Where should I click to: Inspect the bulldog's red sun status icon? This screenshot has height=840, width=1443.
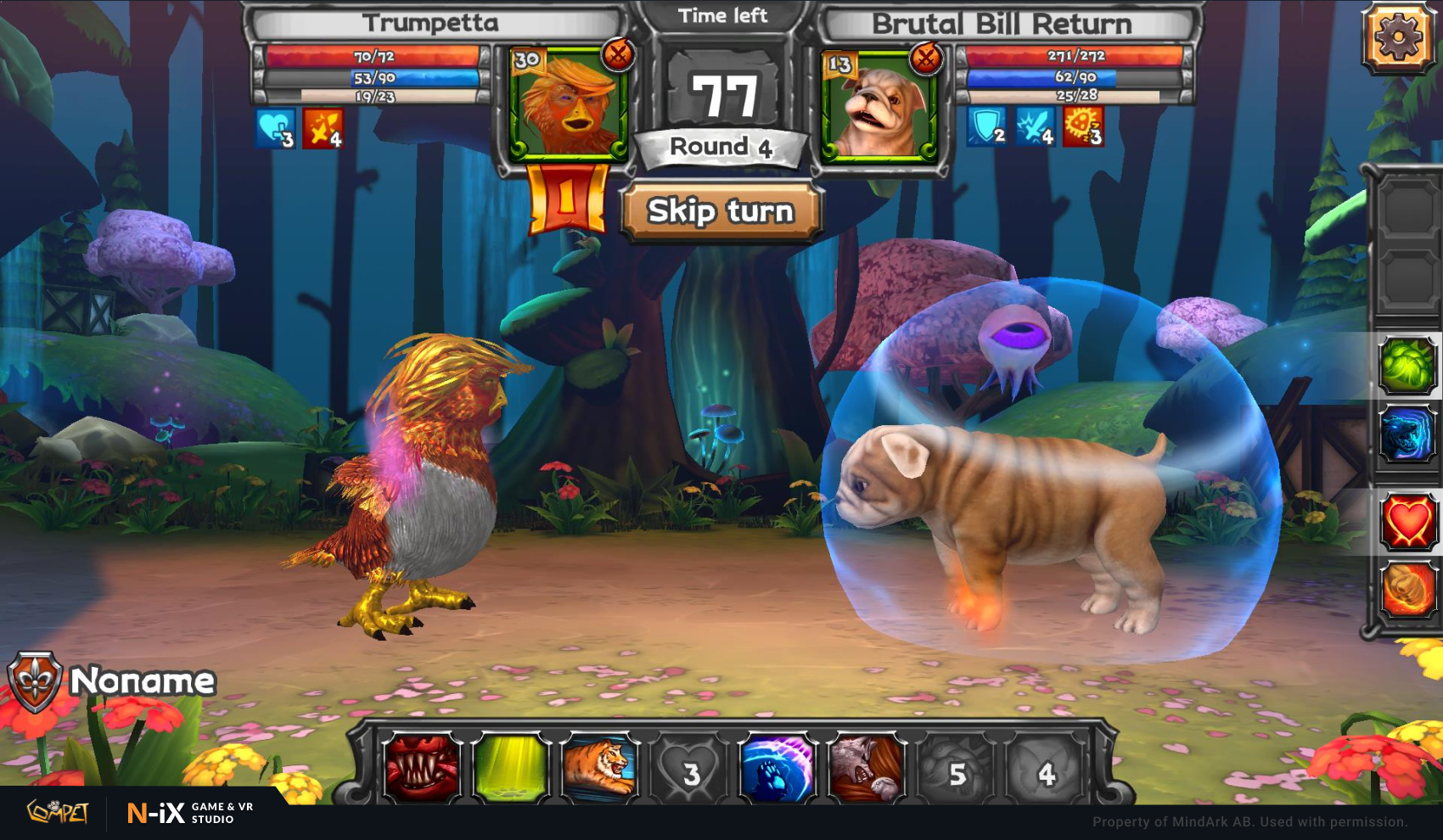pos(1083,126)
